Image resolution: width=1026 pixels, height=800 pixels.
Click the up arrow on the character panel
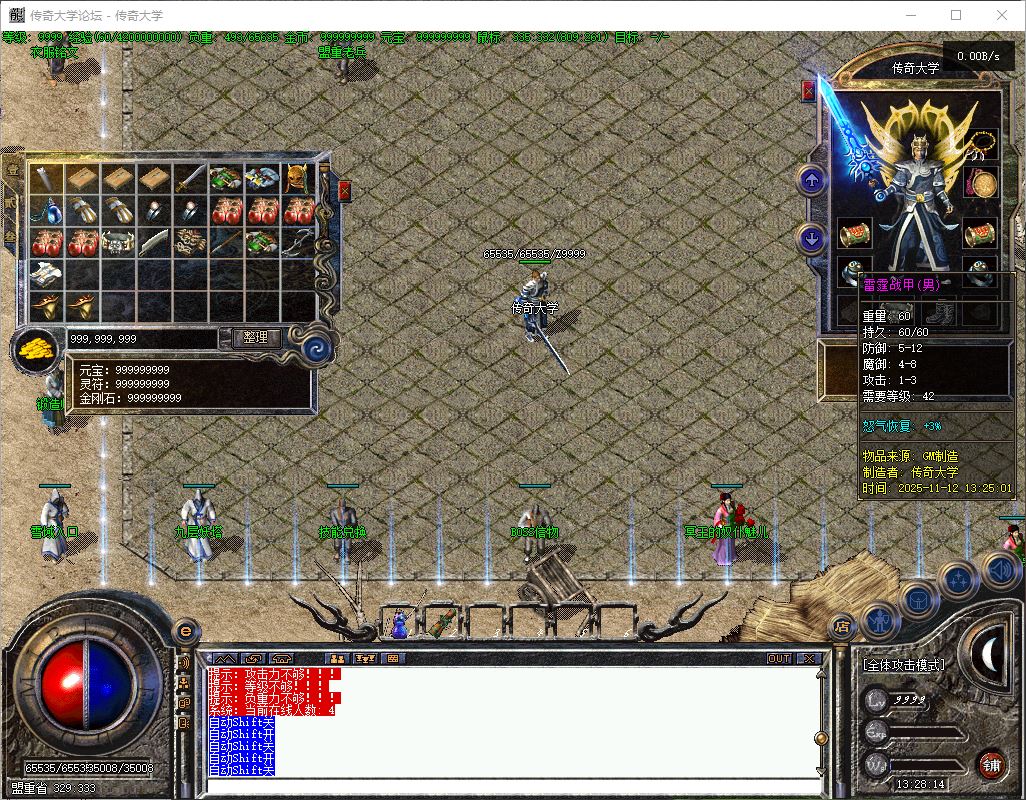pyautogui.click(x=811, y=181)
